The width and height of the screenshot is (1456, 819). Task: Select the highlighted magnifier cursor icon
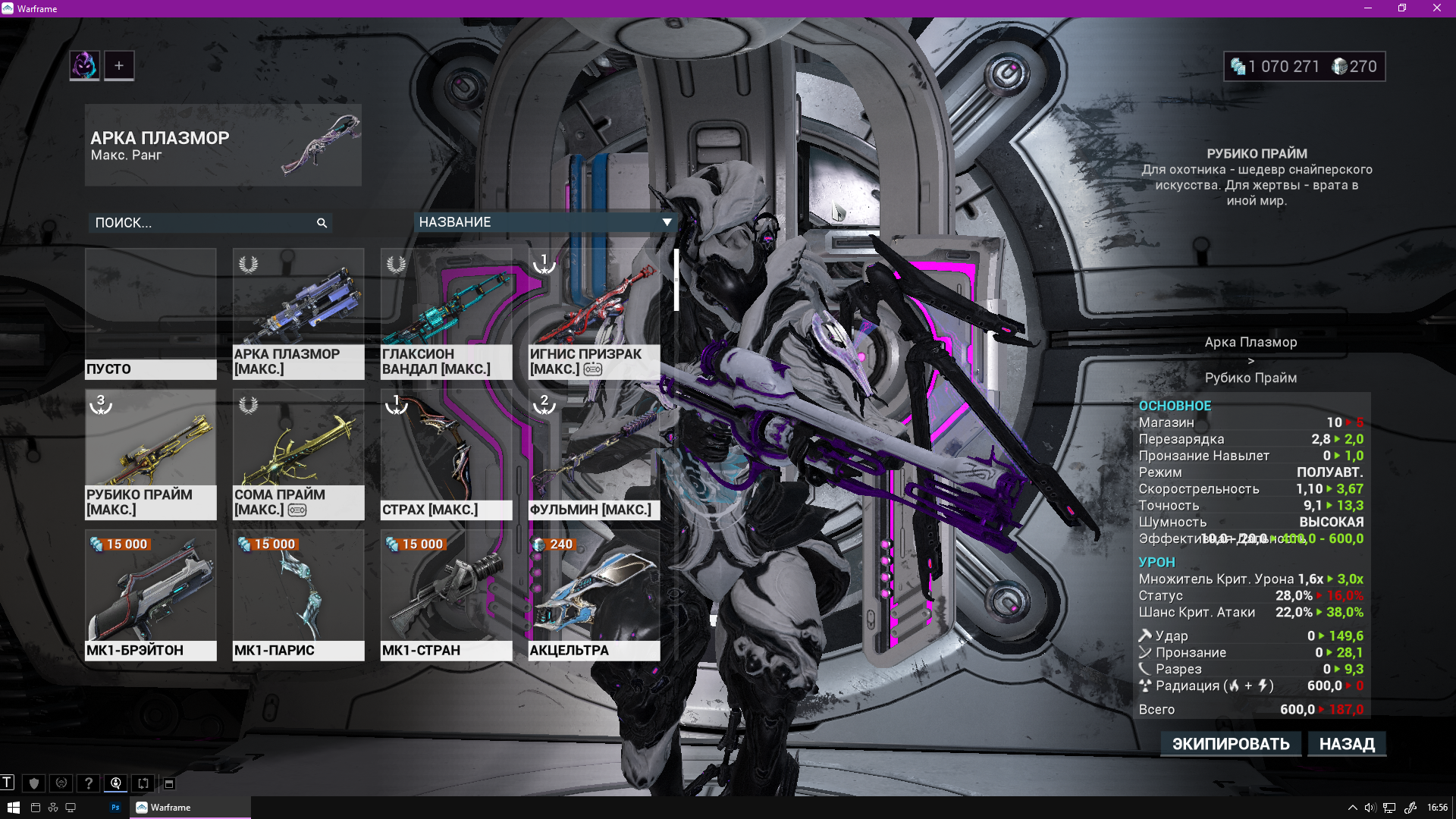[115, 783]
